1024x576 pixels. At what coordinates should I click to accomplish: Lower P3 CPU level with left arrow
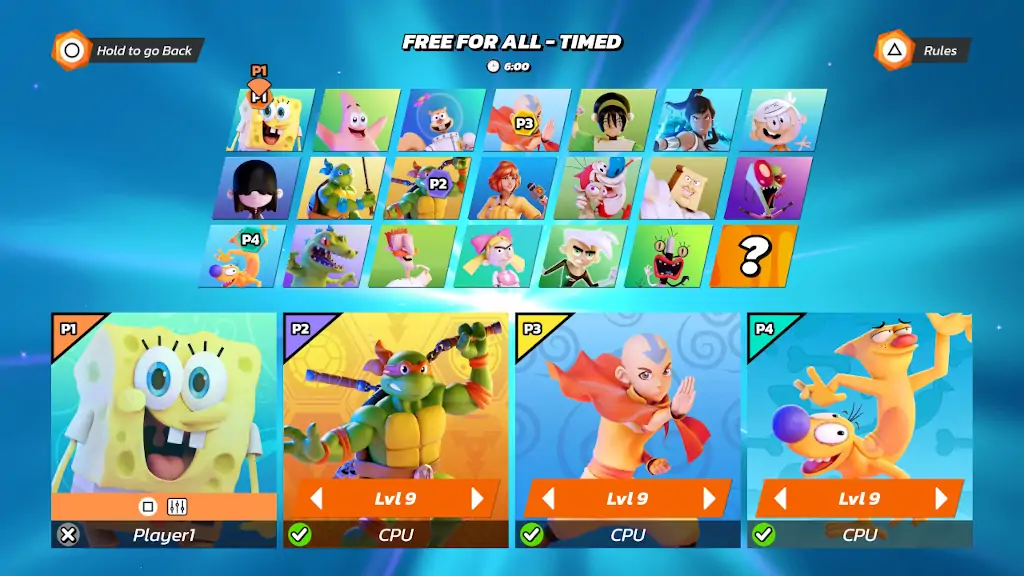click(x=547, y=499)
